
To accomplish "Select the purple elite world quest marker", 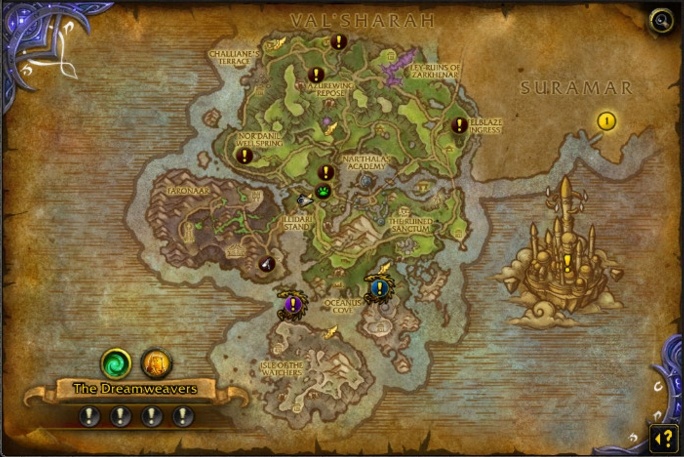I will pyautogui.click(x=292, y=304).
